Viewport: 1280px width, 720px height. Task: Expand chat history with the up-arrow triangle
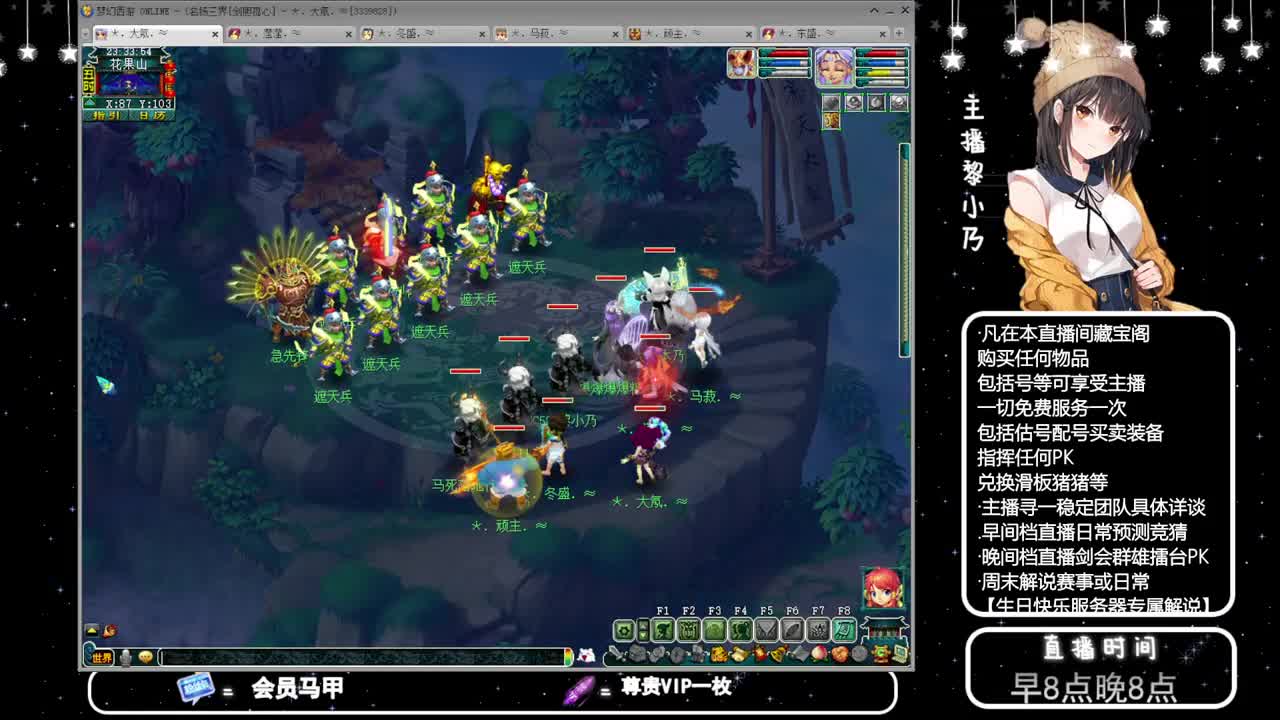point(91,630)
